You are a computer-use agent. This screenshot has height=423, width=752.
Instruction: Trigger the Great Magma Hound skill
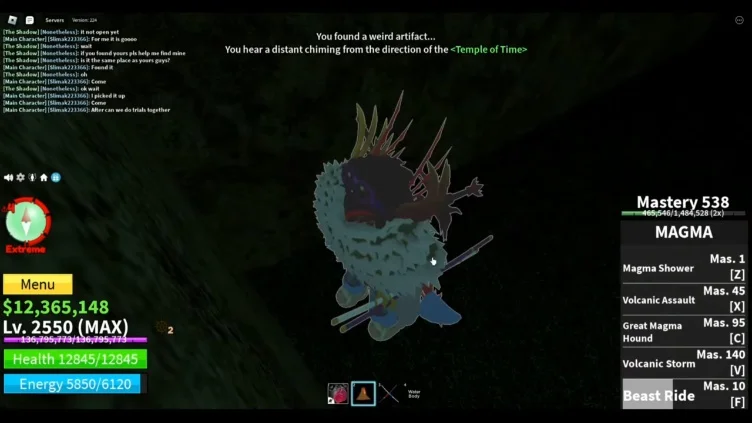[684, 331]
